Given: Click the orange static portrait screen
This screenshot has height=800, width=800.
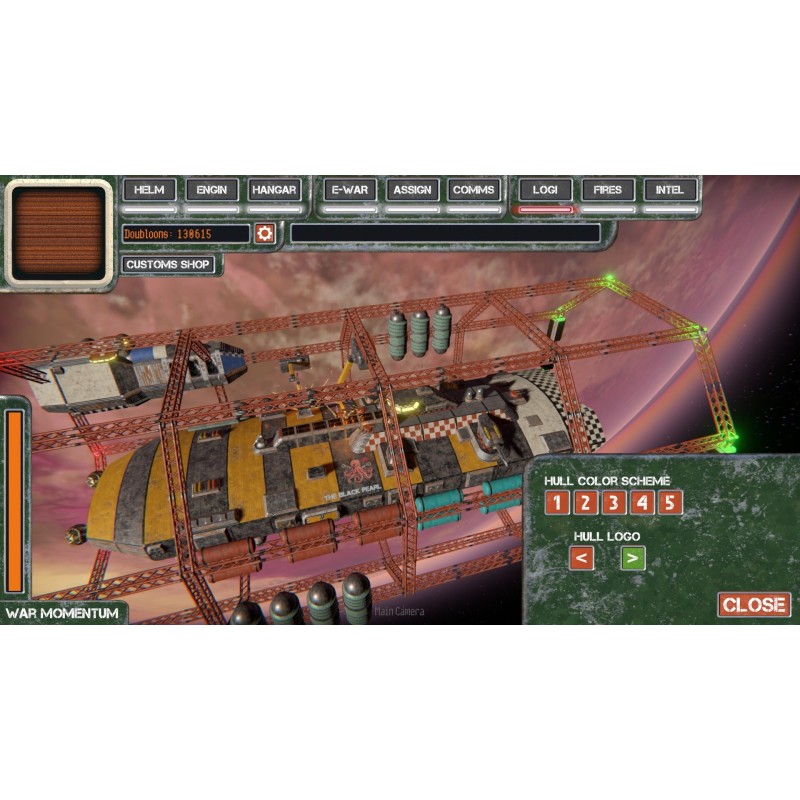Looking at the screenshot, I should pos(60,233).
